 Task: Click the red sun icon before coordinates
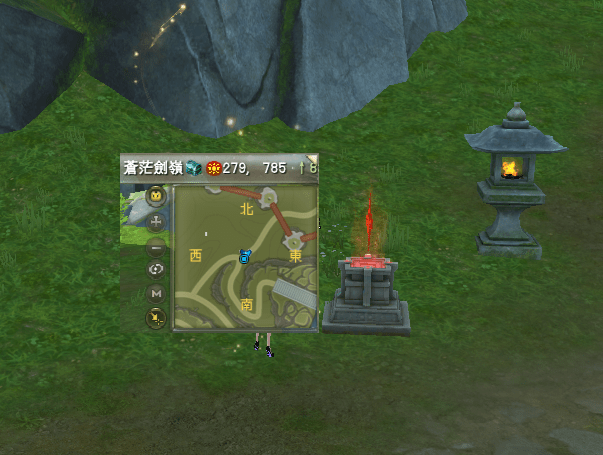pyautogui.click(x=213, y=168)
